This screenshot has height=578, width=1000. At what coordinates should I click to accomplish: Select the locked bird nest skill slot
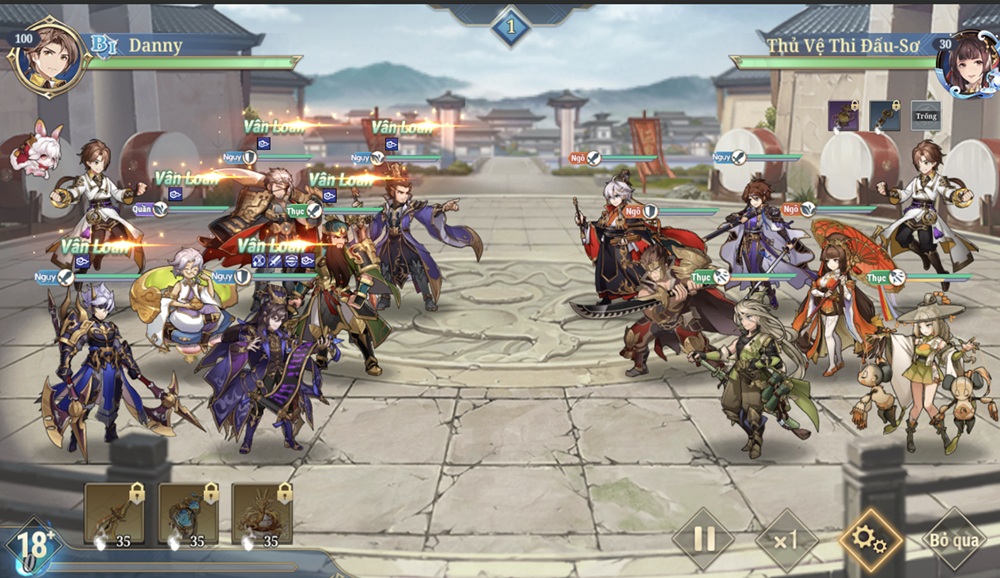tap(262, 513)
